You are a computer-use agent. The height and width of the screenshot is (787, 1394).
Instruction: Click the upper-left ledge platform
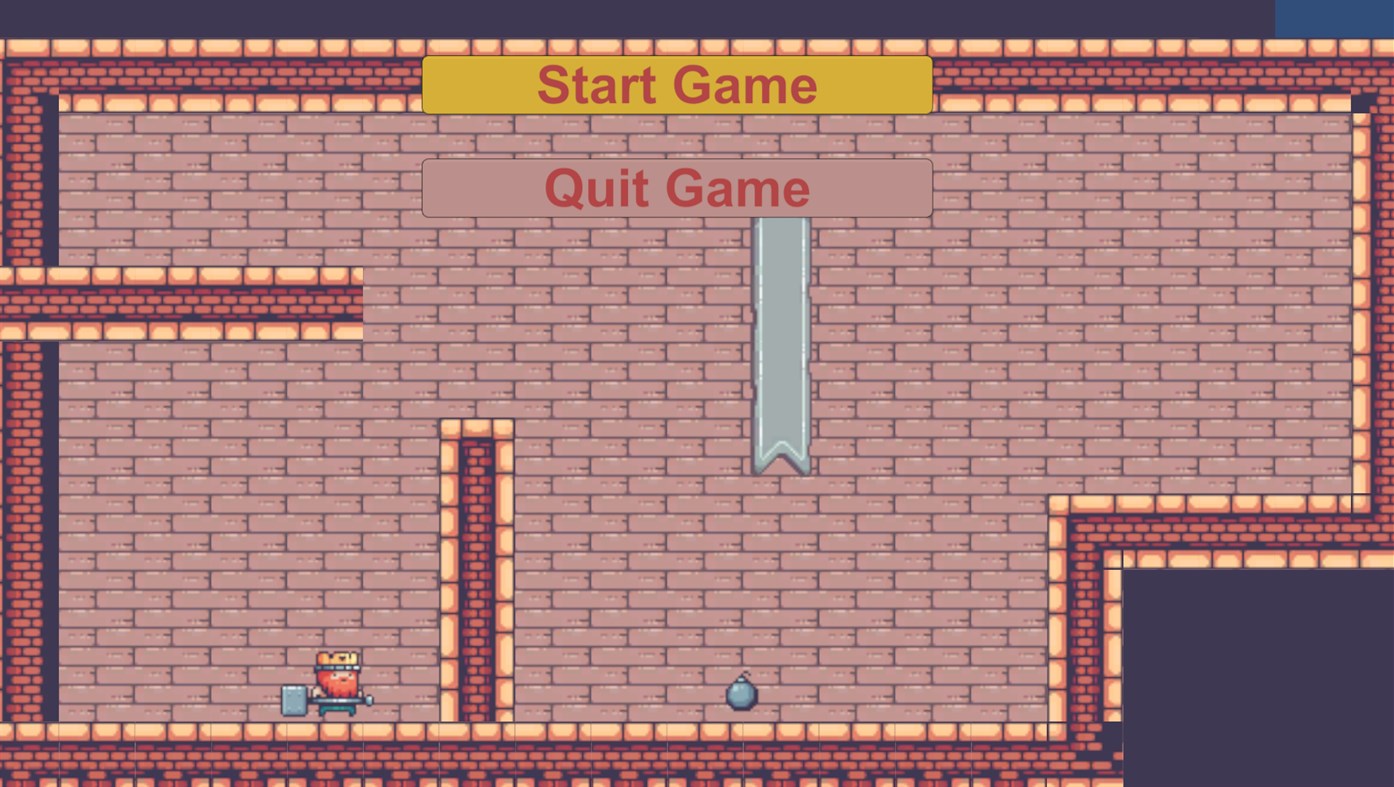180,300
